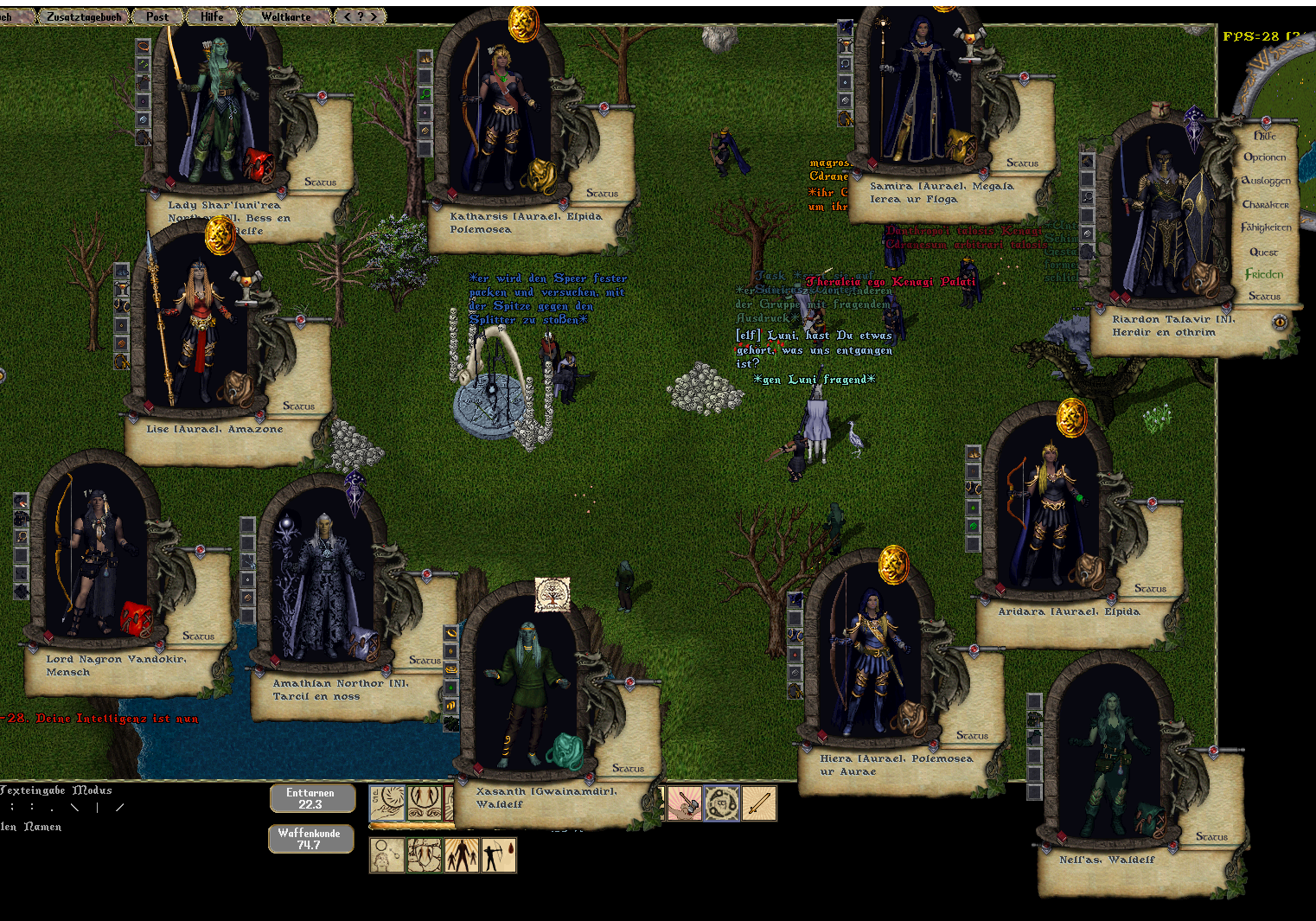Open Status on Katharsis' paperdoll
Image resolution: width=1316 pixels, height=921 pixels.
(x=602, y=194)
